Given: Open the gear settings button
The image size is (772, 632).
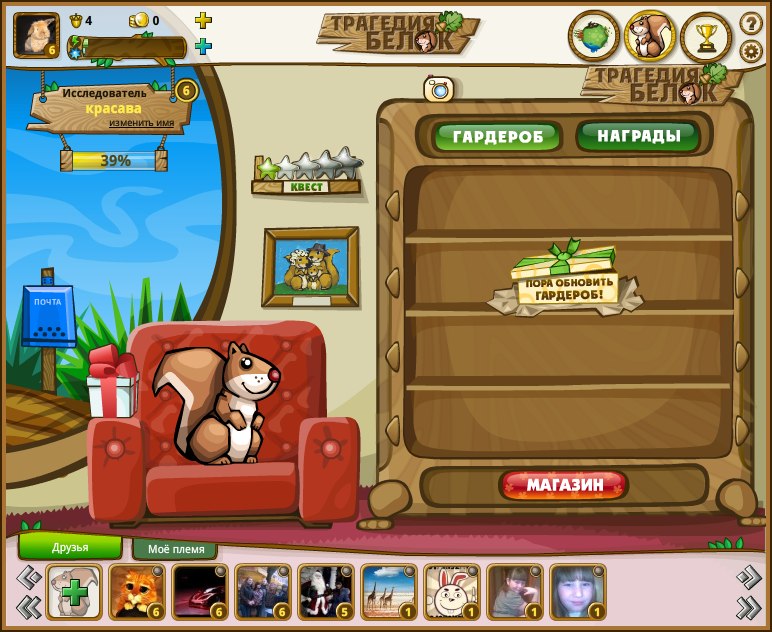Looking at the screenshot, I should pos(751,51).
